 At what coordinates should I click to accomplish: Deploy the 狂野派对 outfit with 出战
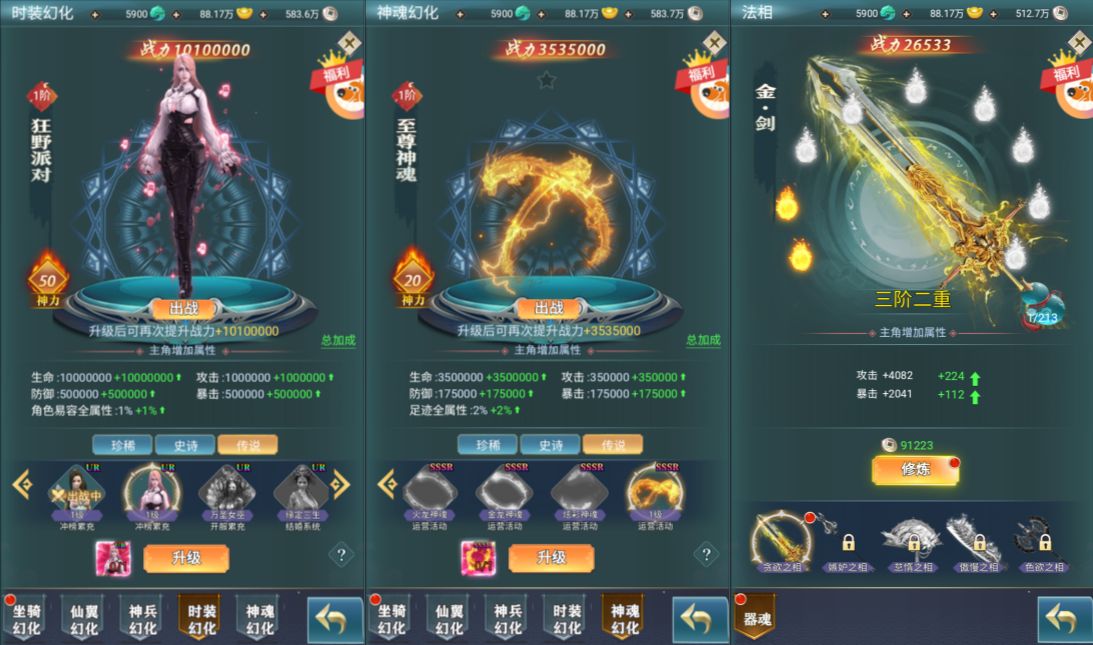(x=184, y=308)
